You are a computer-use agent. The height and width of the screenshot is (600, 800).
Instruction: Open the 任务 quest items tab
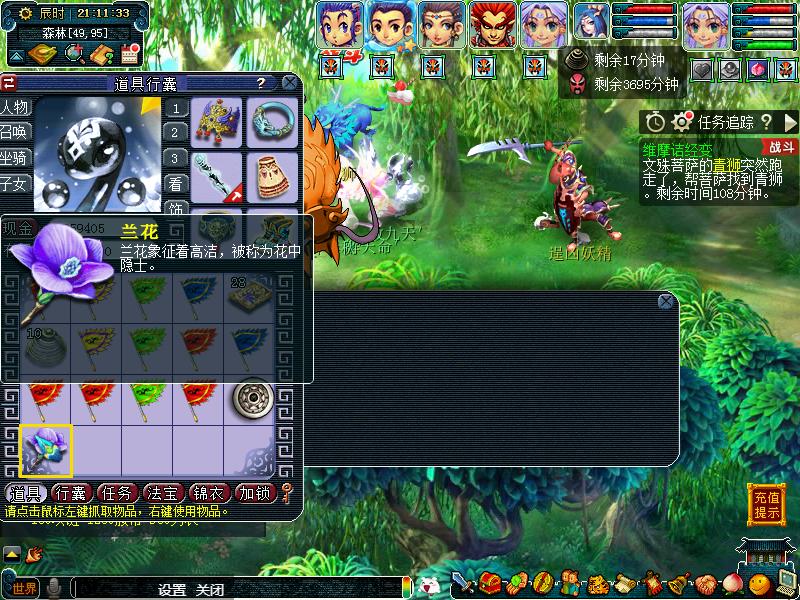[x=116, y=493]
